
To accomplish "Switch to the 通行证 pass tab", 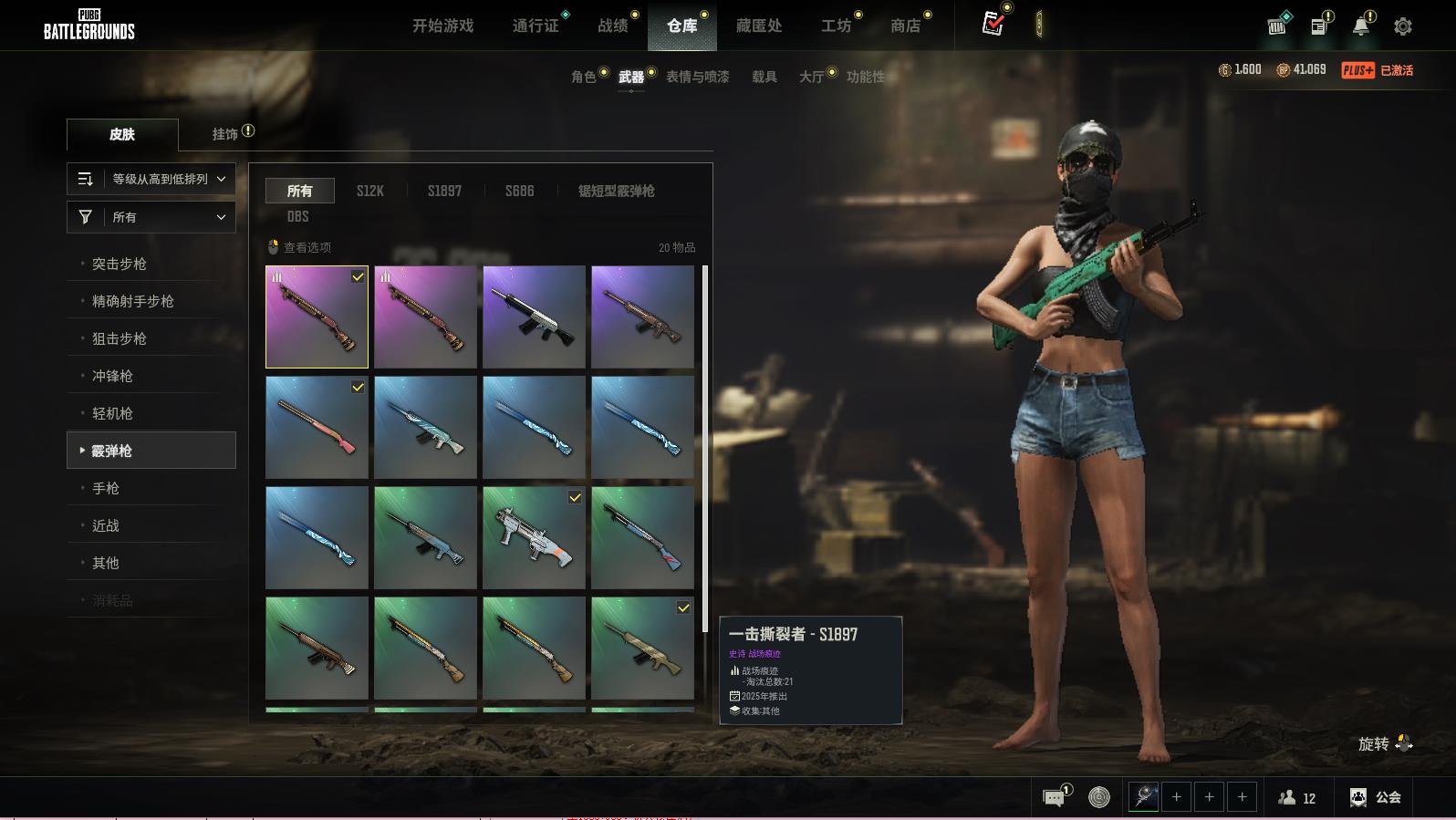I will click(536, 26).
